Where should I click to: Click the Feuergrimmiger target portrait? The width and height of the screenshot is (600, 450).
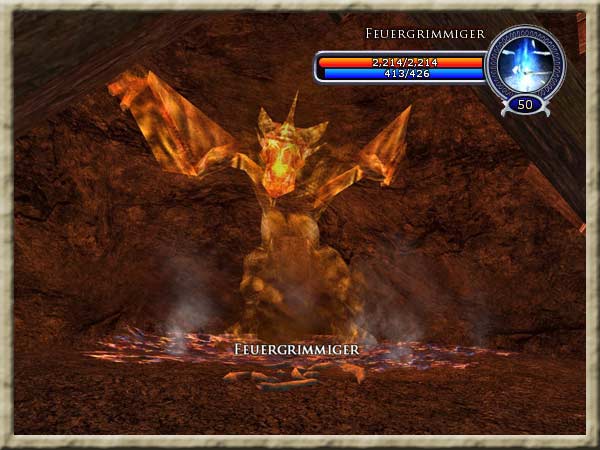click(525, 63)
